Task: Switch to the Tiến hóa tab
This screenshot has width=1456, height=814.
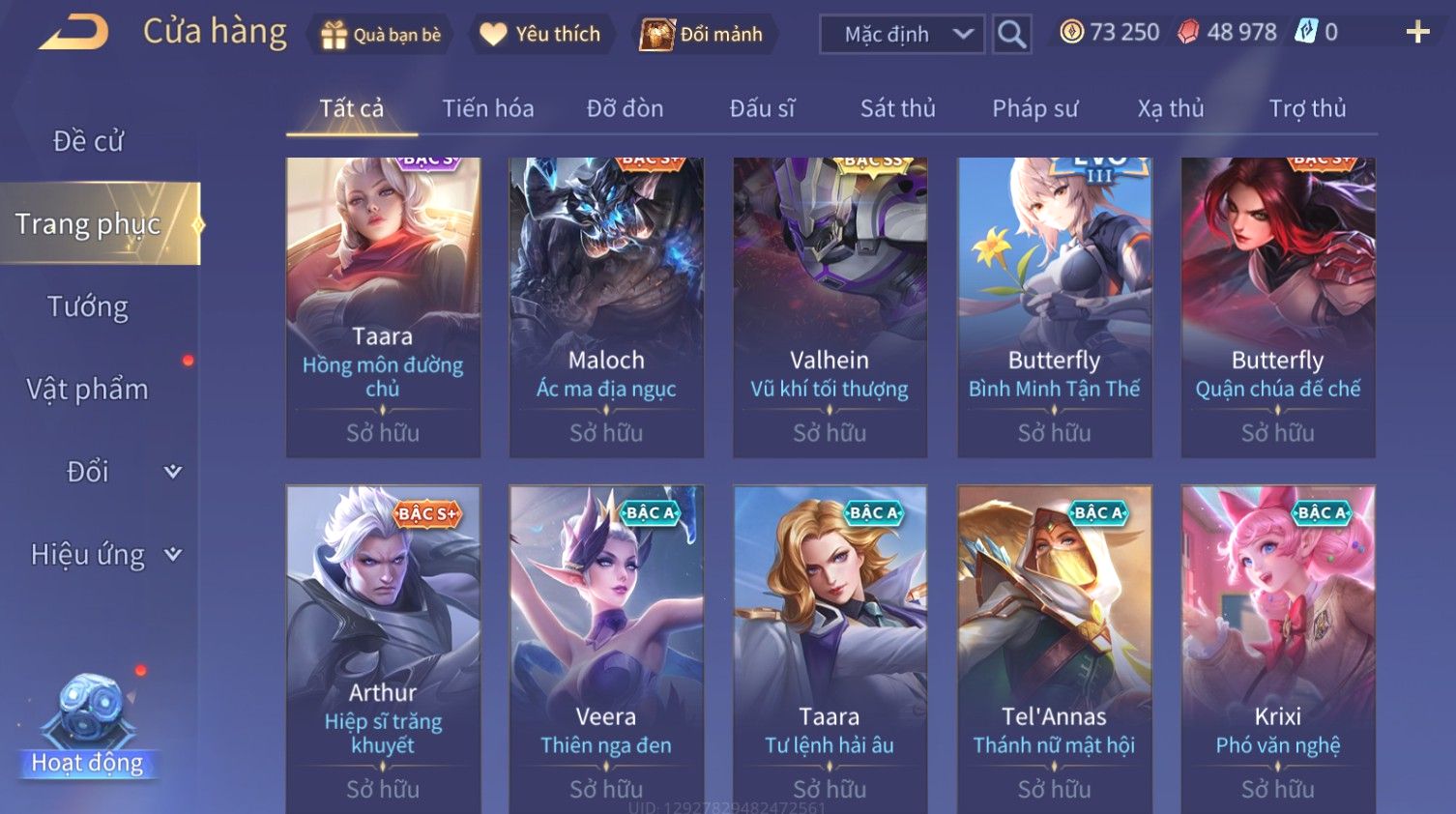Action: tap(487, 108)
